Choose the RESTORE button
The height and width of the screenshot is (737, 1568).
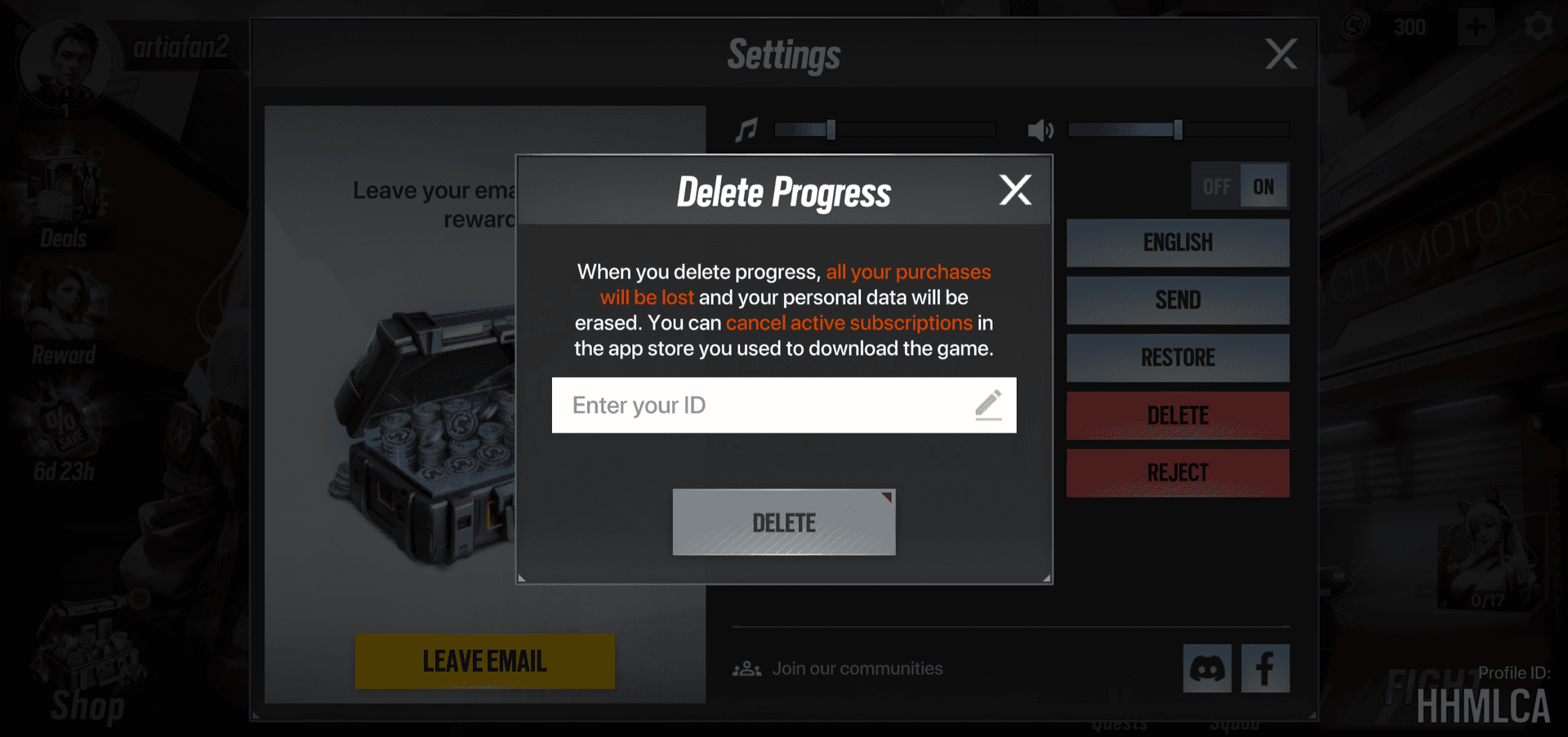click(x=1177, y=357)
